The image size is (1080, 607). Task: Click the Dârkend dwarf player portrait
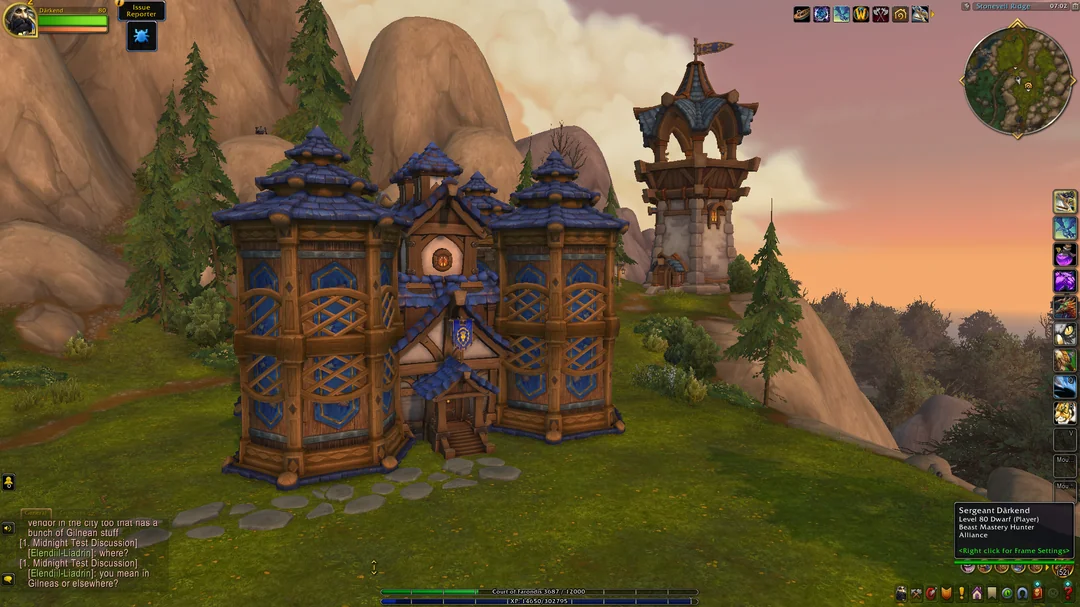pos(19,19)
